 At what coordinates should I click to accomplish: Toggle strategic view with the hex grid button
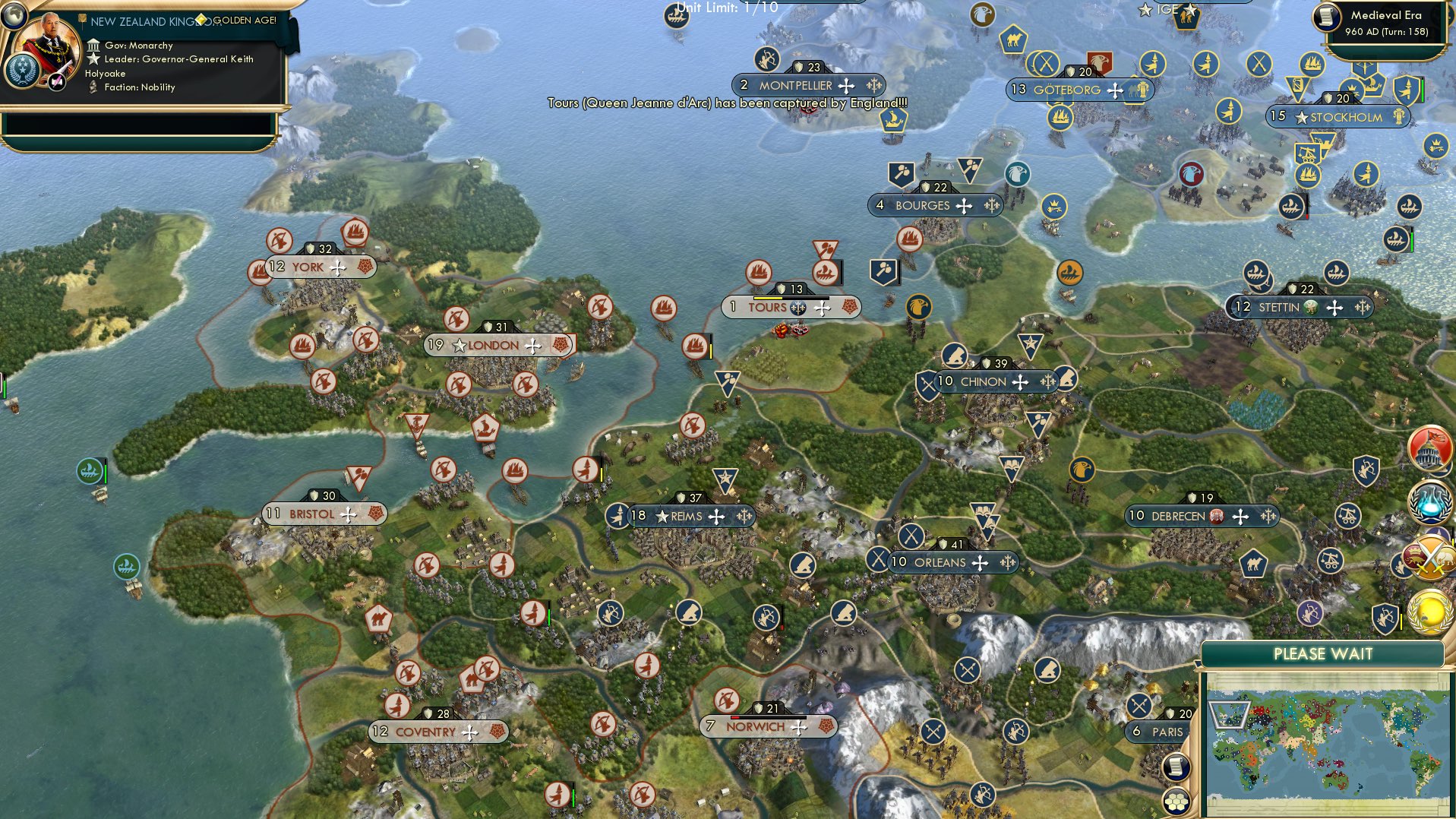tap(1178, 800)
